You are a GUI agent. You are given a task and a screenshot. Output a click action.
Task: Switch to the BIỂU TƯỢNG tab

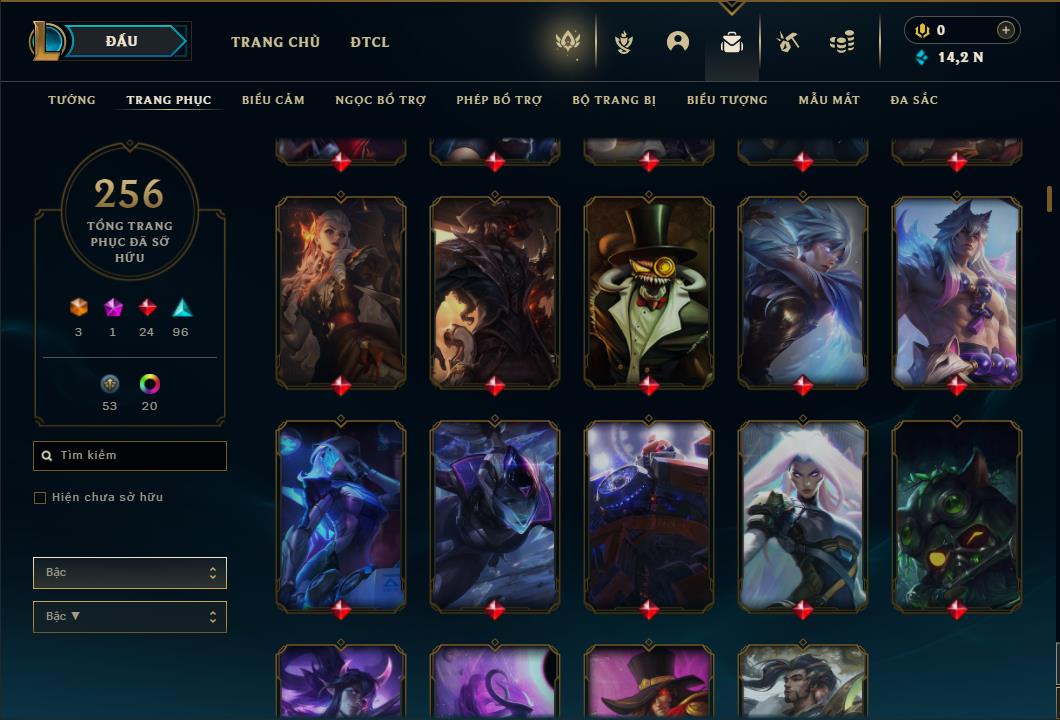point(727,100)
